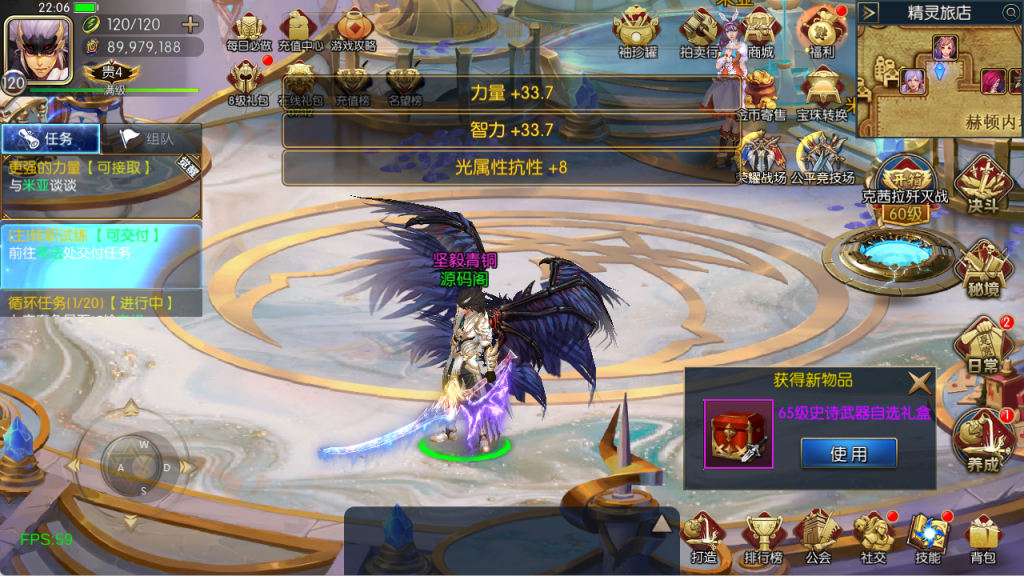Click the player character portrait
The image size is (1024, 576).
click(x=38, y=45)
